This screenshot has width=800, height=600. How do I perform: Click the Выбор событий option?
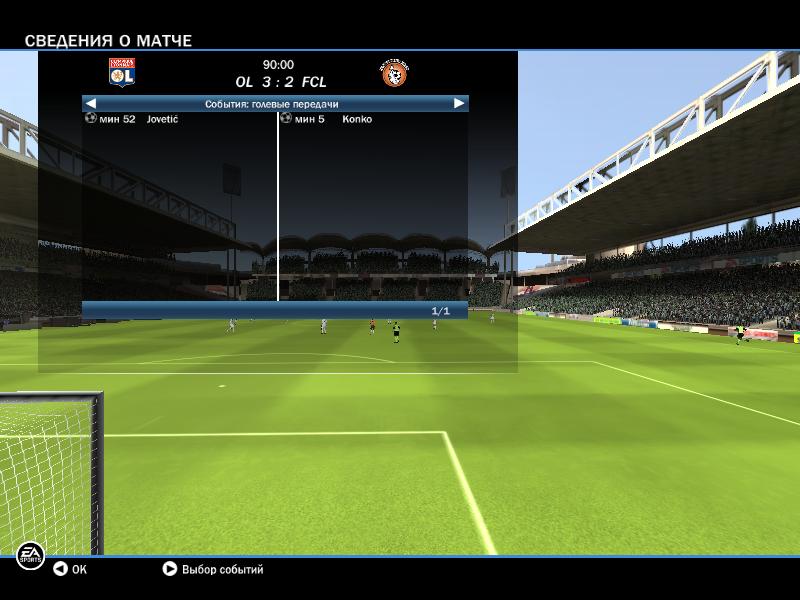point(213,569)
